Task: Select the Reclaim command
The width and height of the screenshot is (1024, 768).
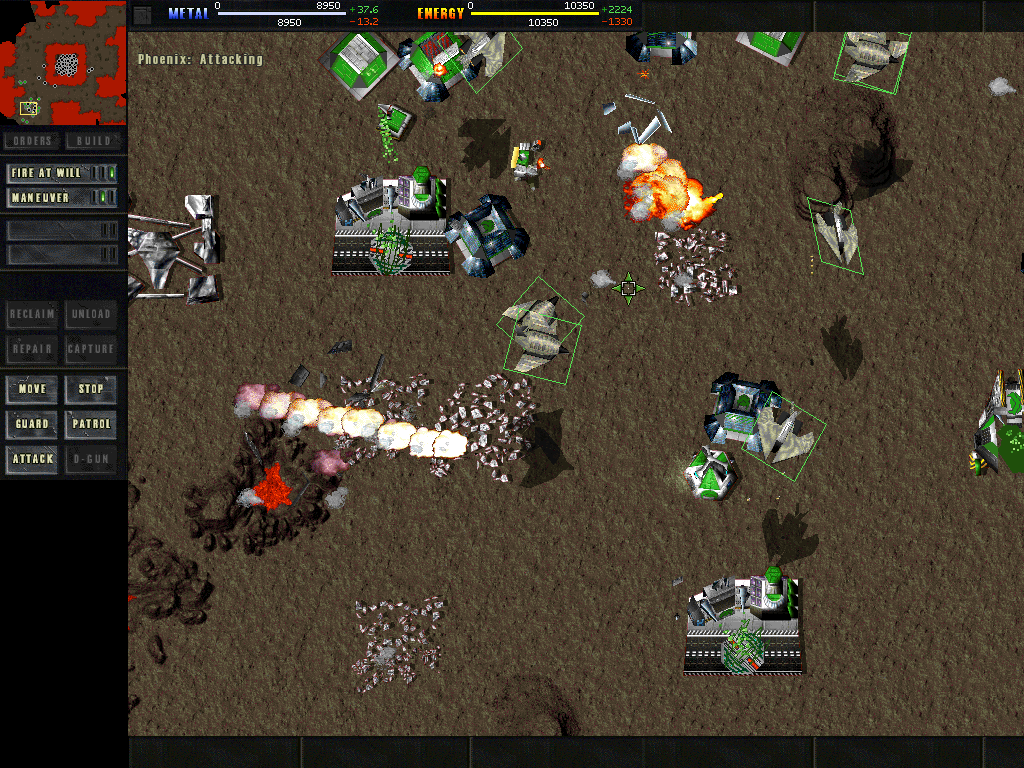Action: coord(32,314)
